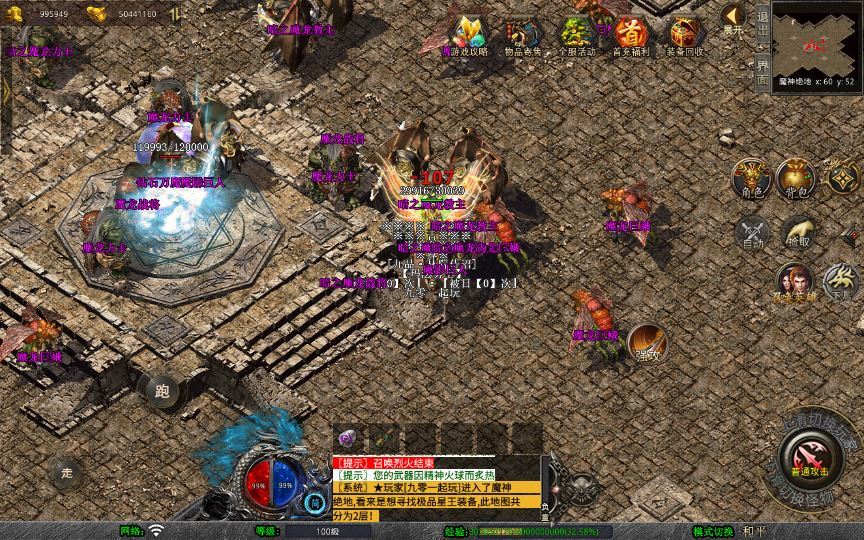Select the purple orb item in hotbar

(x=347, y=438)
